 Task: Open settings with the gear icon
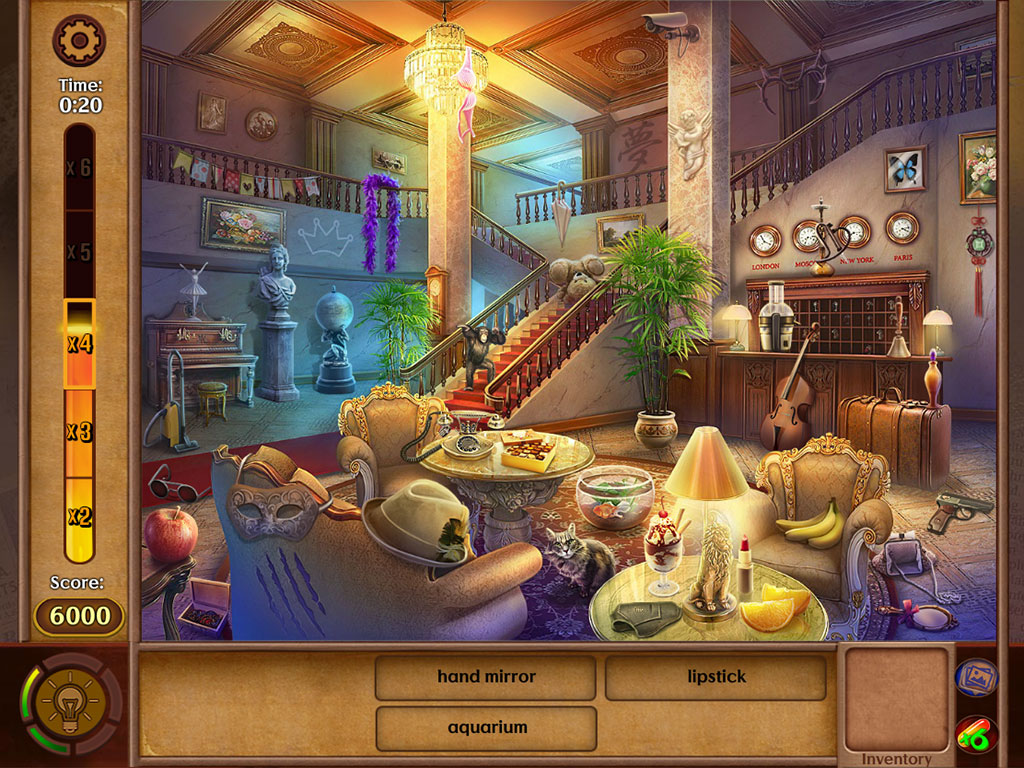(78, 40)
